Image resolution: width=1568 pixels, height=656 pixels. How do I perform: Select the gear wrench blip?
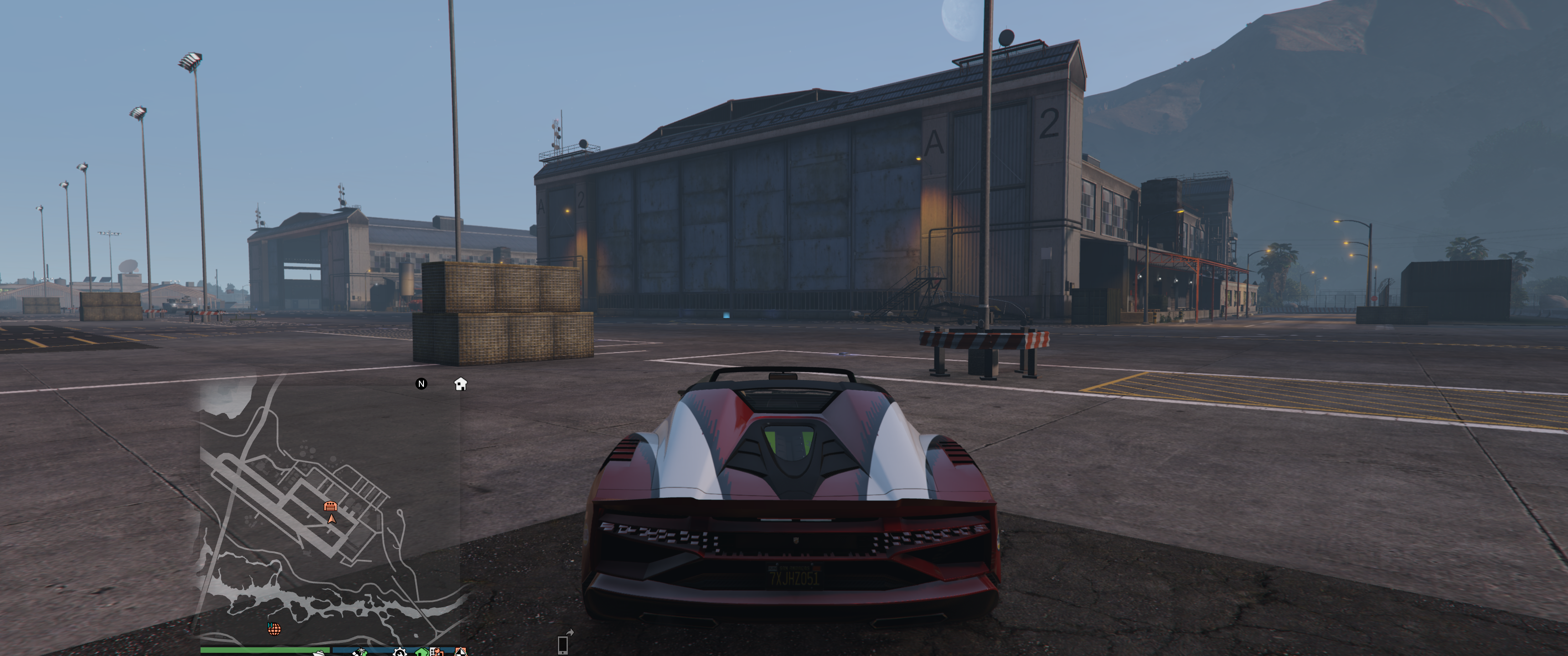399,652
